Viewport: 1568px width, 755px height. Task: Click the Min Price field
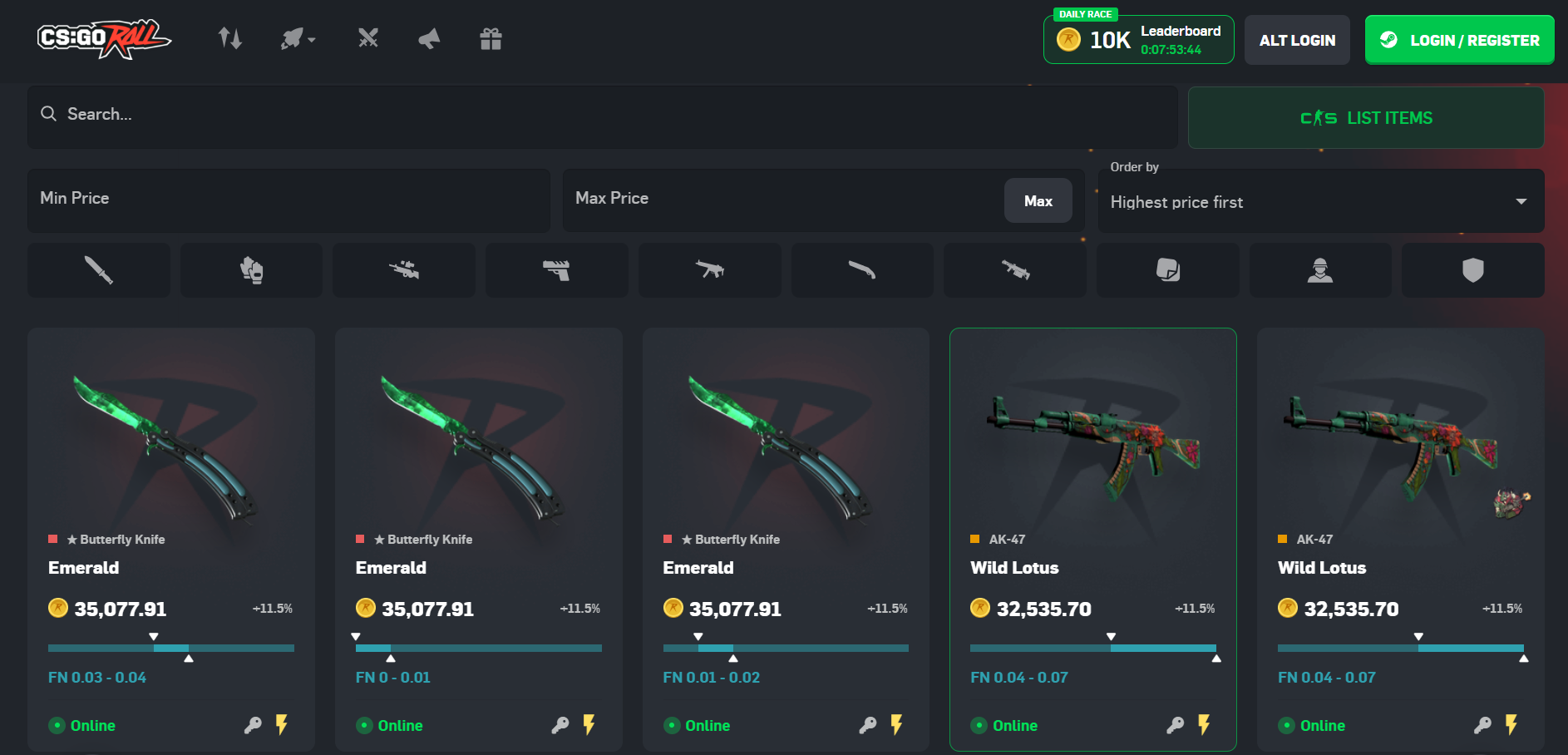click(288, 200)
